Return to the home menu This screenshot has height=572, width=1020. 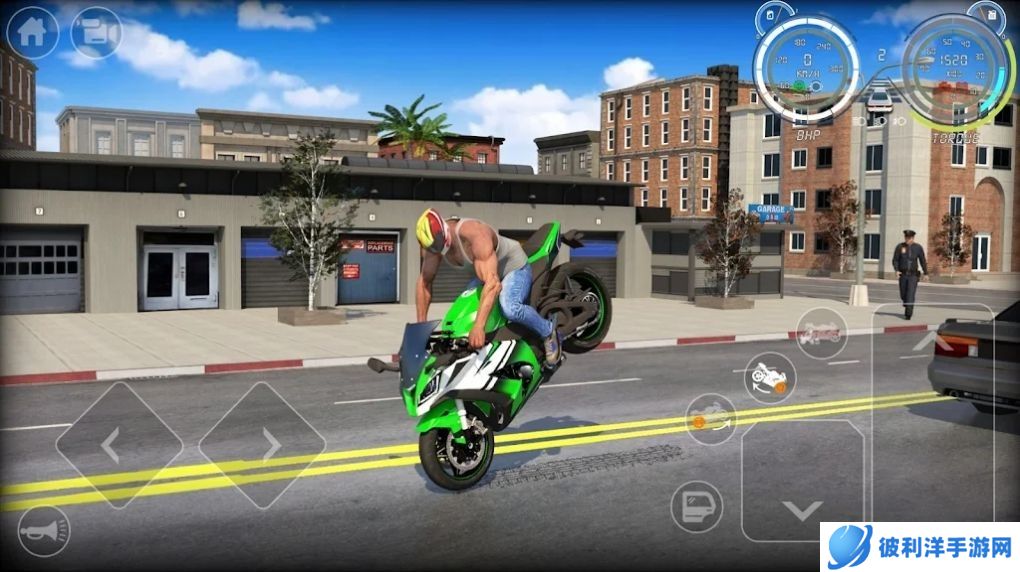point(32,33)
